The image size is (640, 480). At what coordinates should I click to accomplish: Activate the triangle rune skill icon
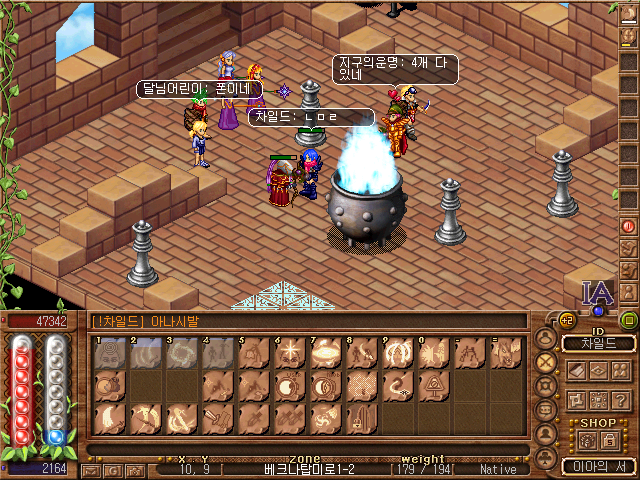[433, 385]
